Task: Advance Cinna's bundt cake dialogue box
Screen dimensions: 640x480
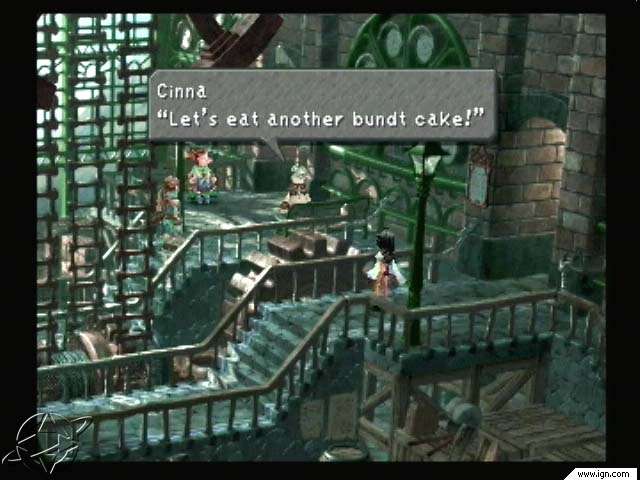Action: tap(322, 105)
